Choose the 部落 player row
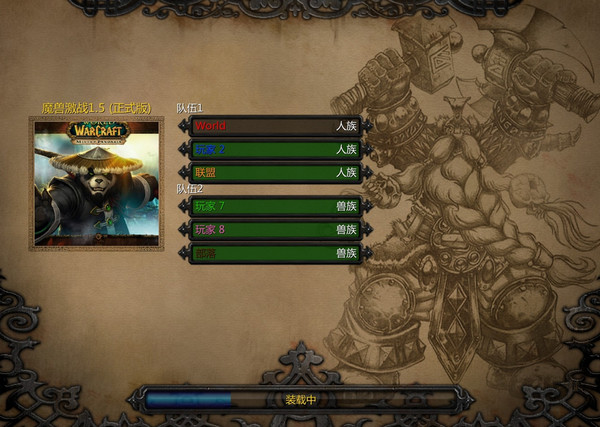The width and height of the screenshot is (600, 427). pos(275,253)
